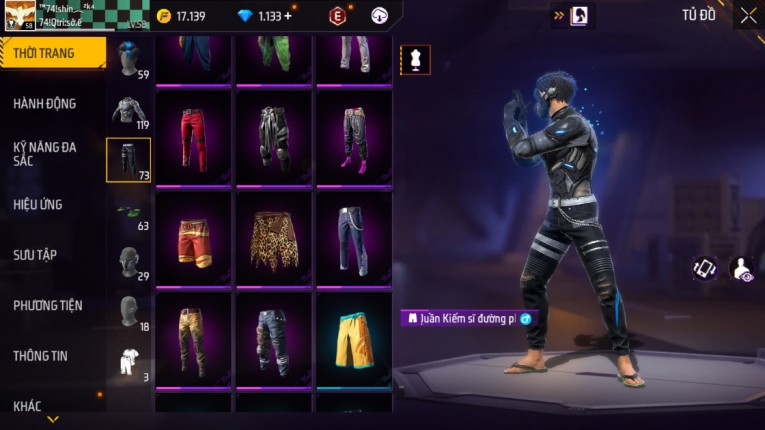Open the full outfit set subcategory with 3

click(128, 362)
